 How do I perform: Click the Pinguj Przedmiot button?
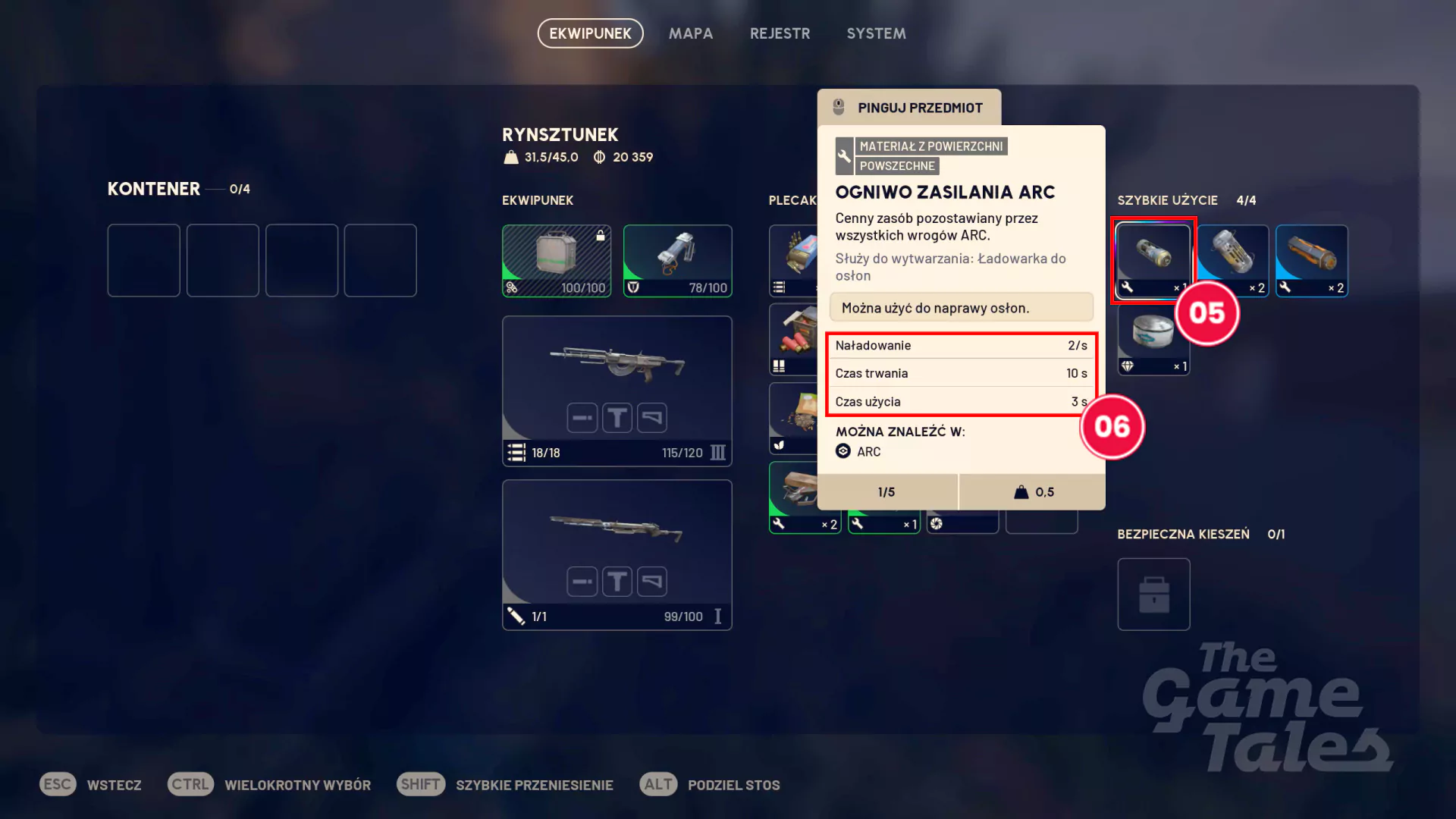[x=909, y=108]
